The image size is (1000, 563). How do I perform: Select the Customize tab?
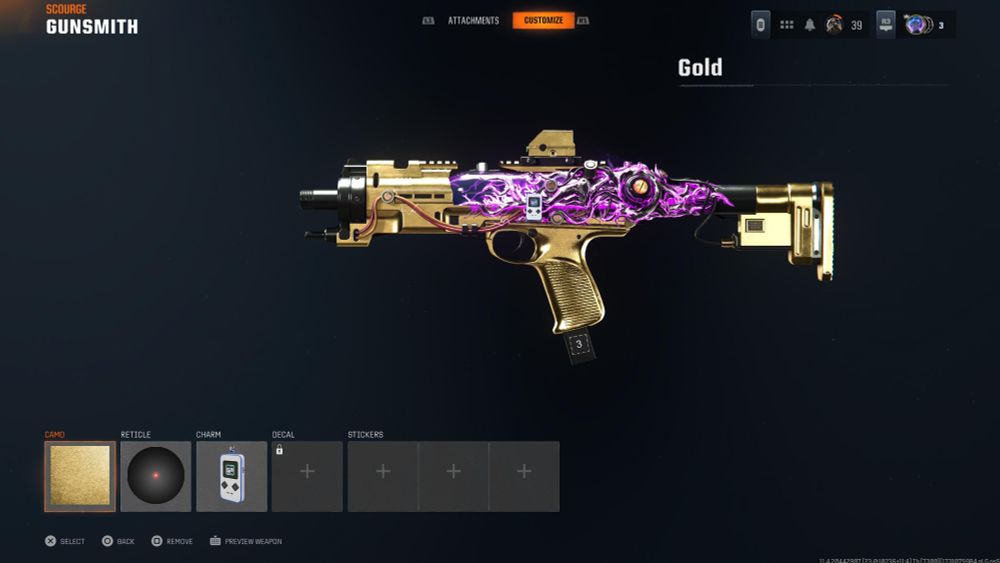point(543,20)
